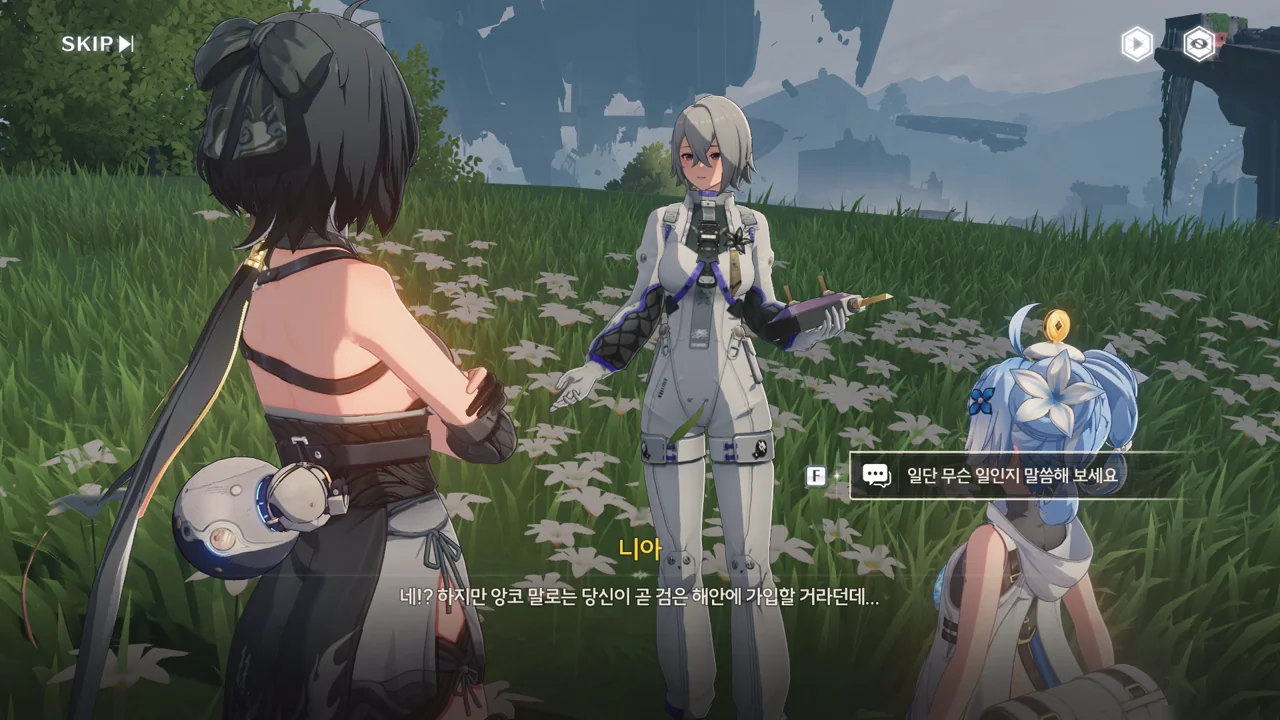Choose reply "일단 무슨 일인지 말씀해 보세요"
Viewport: 1280px width, 720px height.
coord(1010,476)
